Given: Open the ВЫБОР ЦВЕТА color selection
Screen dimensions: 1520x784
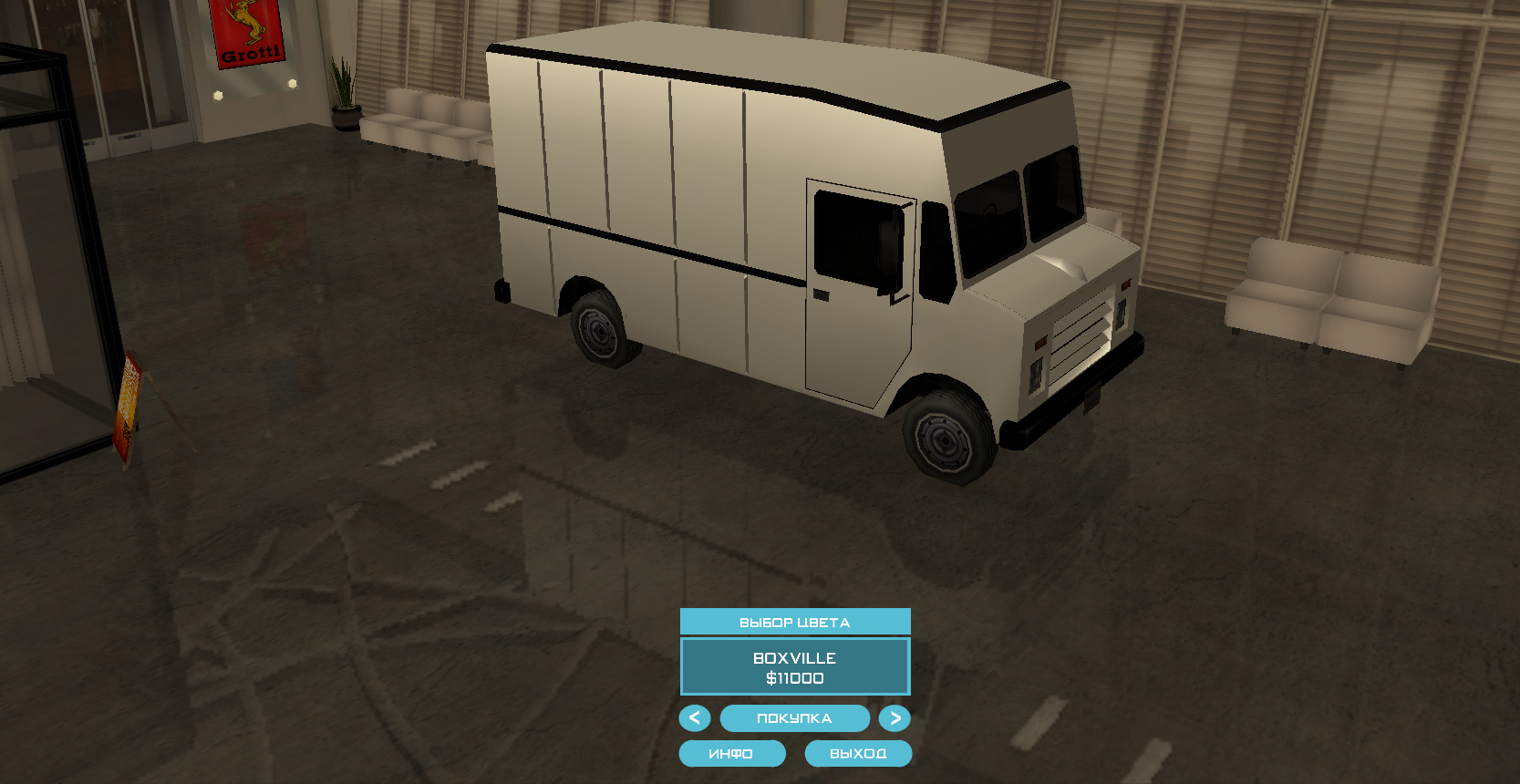Looking at the screenshot, I should 794,622.
